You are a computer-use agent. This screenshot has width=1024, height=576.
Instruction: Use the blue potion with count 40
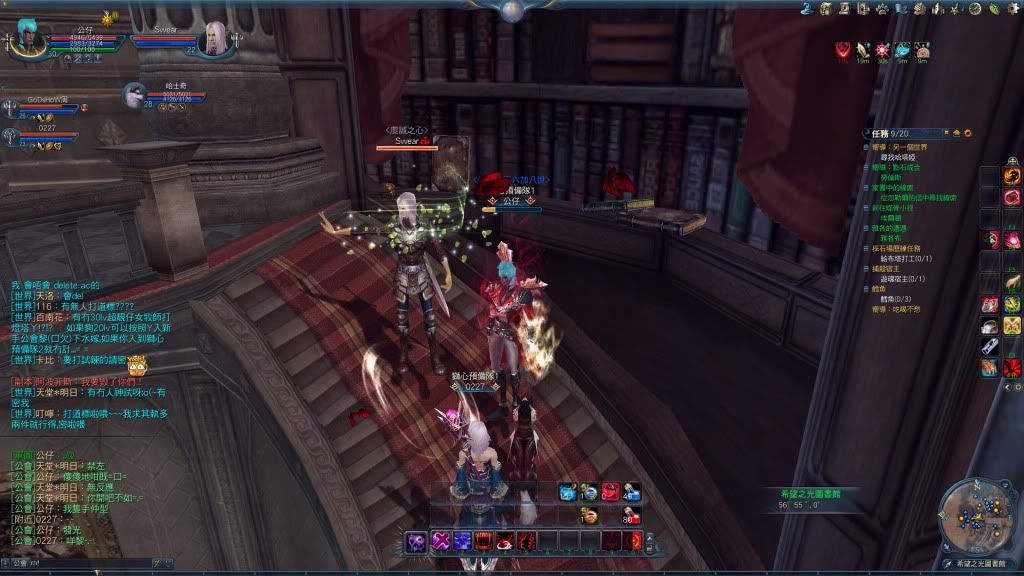pyautogui.click(x=631, y=492)
